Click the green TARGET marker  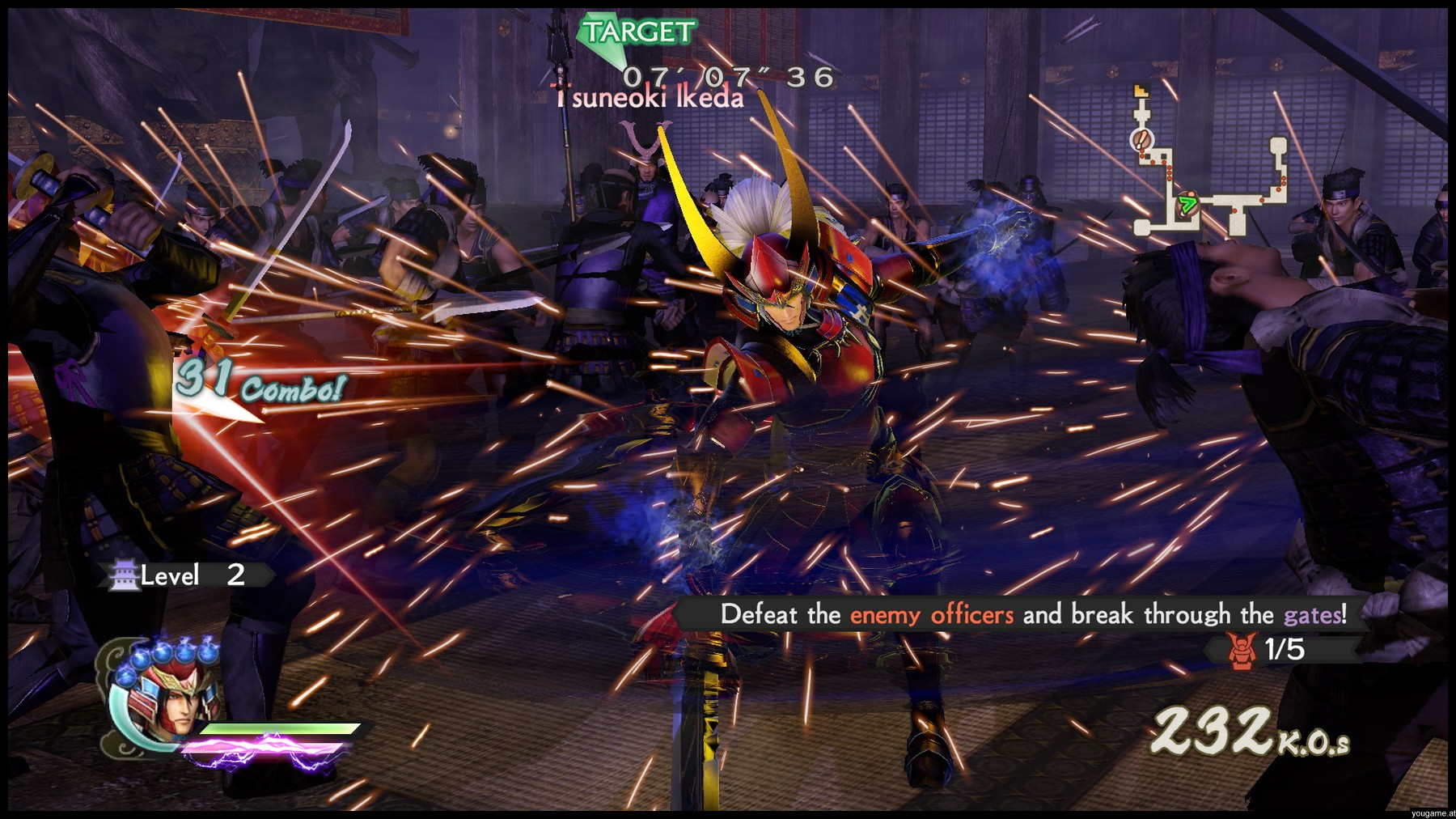tap(637, 34)
